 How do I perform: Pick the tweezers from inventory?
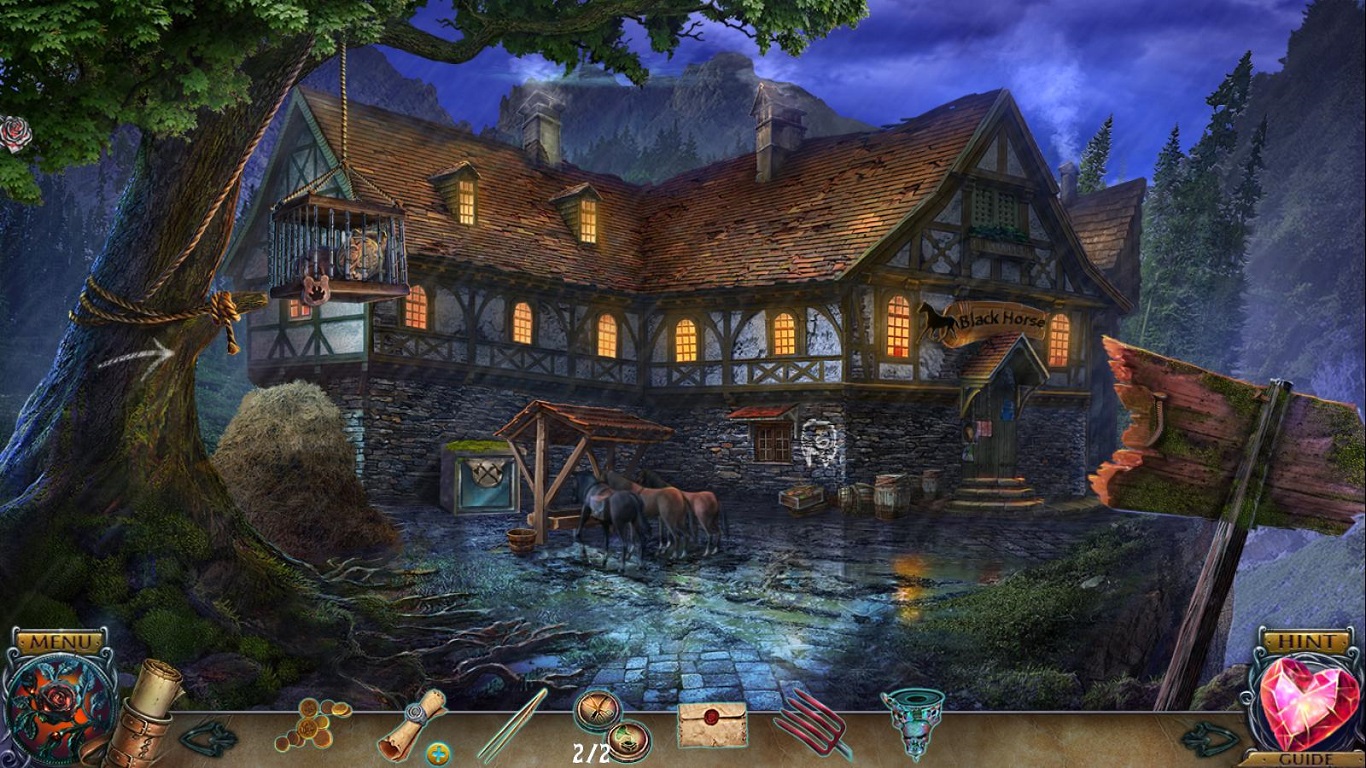pyautogui.click(x=511, y=726)
